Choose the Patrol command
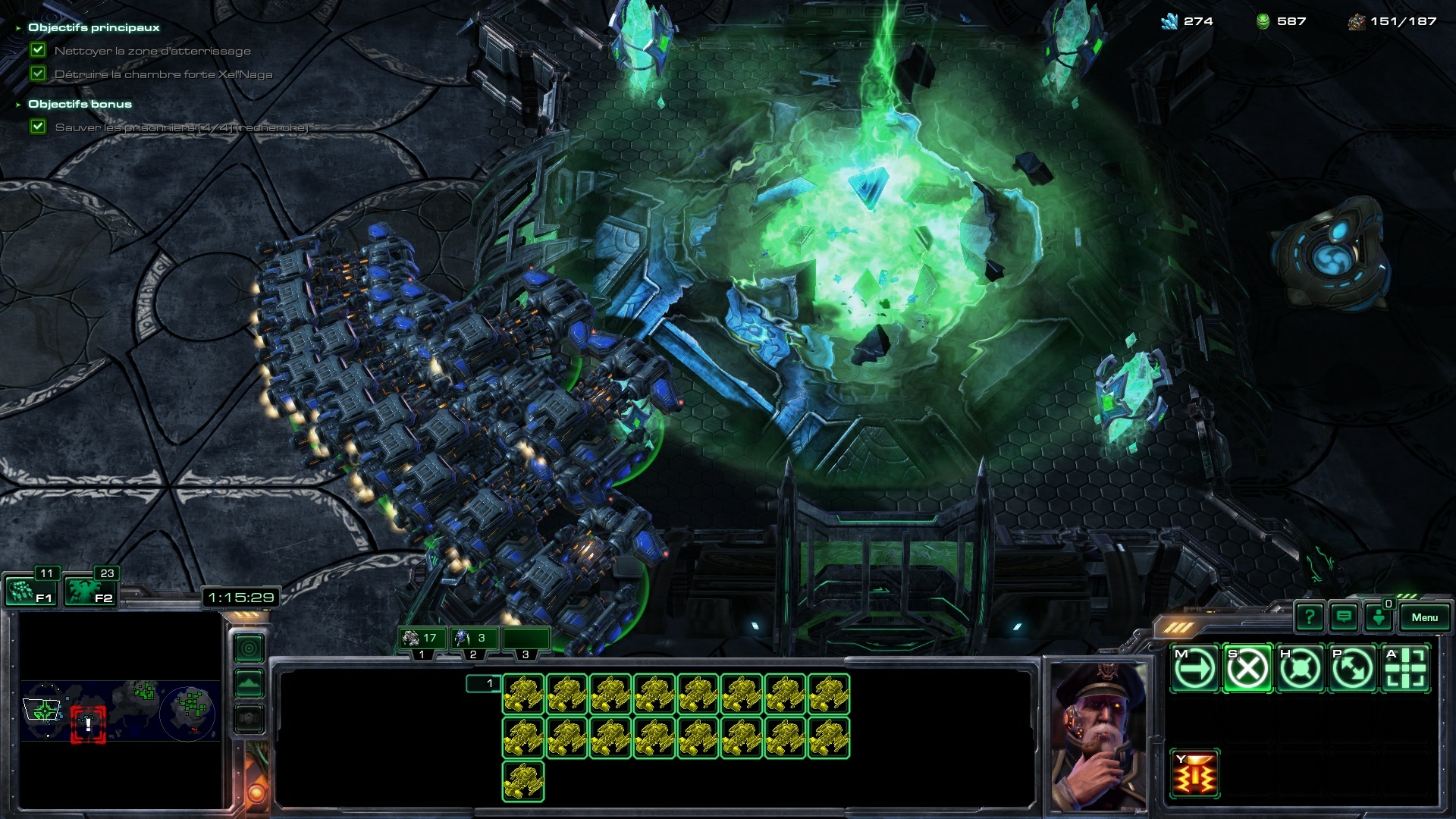This screenshot has height=819, width=1456. [1352, 669]
